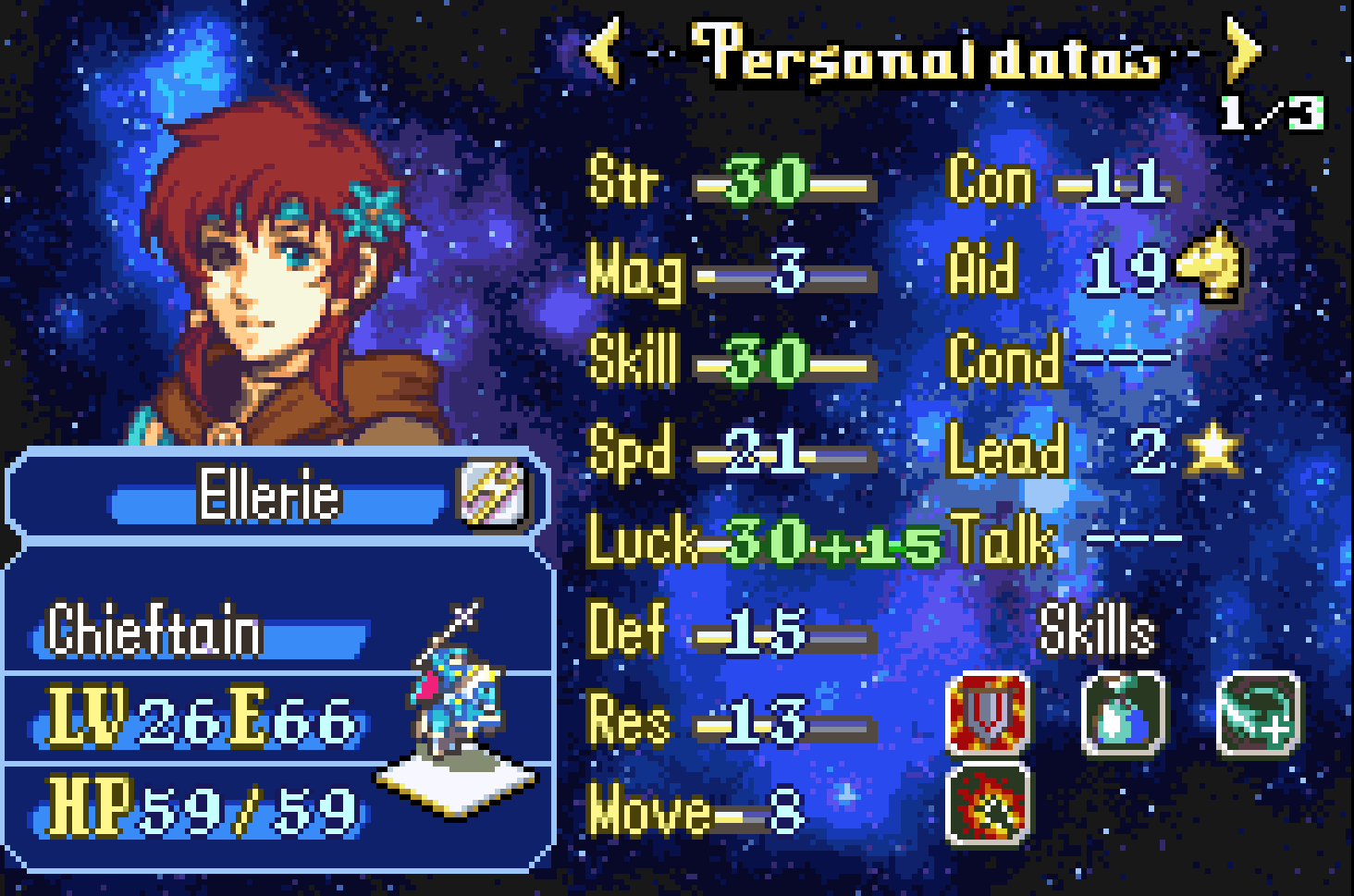Image resolution: width=1354 pixels, height=896 pixels.
Task: Inspect the fiery burst skill icon
Action: (x=987, y=804)
